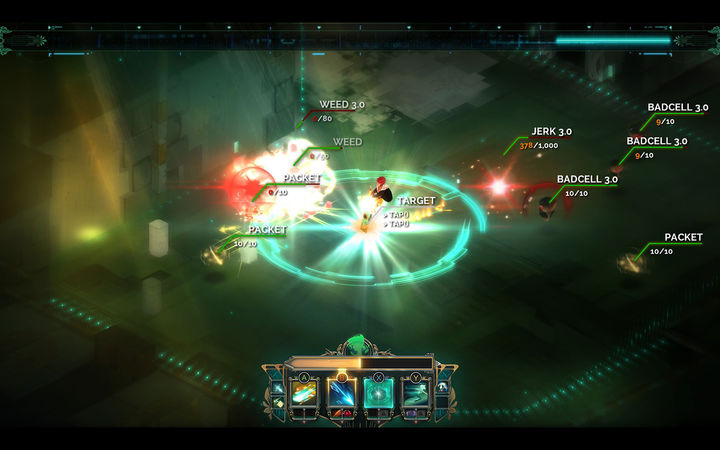Click the small character icon right of ability bar
720x450 pixels.
441,388
